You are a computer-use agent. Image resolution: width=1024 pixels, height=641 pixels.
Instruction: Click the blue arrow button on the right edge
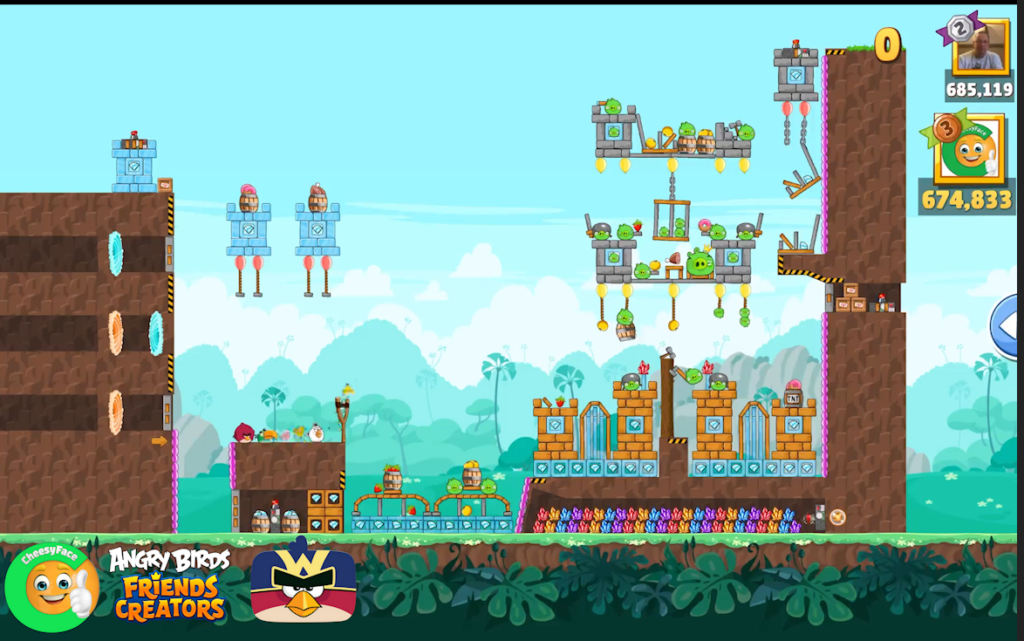1008,326
